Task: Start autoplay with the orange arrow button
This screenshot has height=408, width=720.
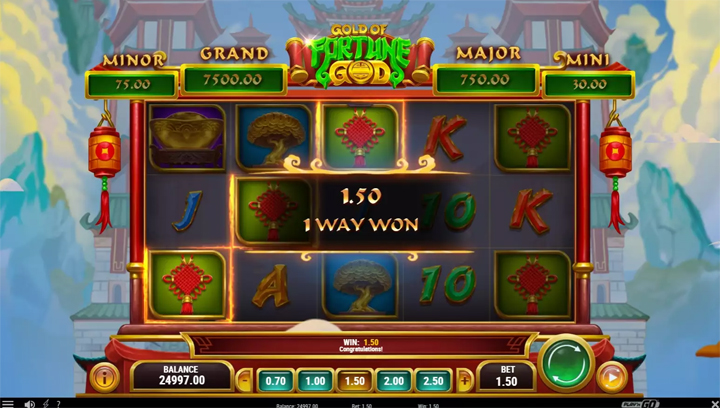Action: [x=612, y=377]
